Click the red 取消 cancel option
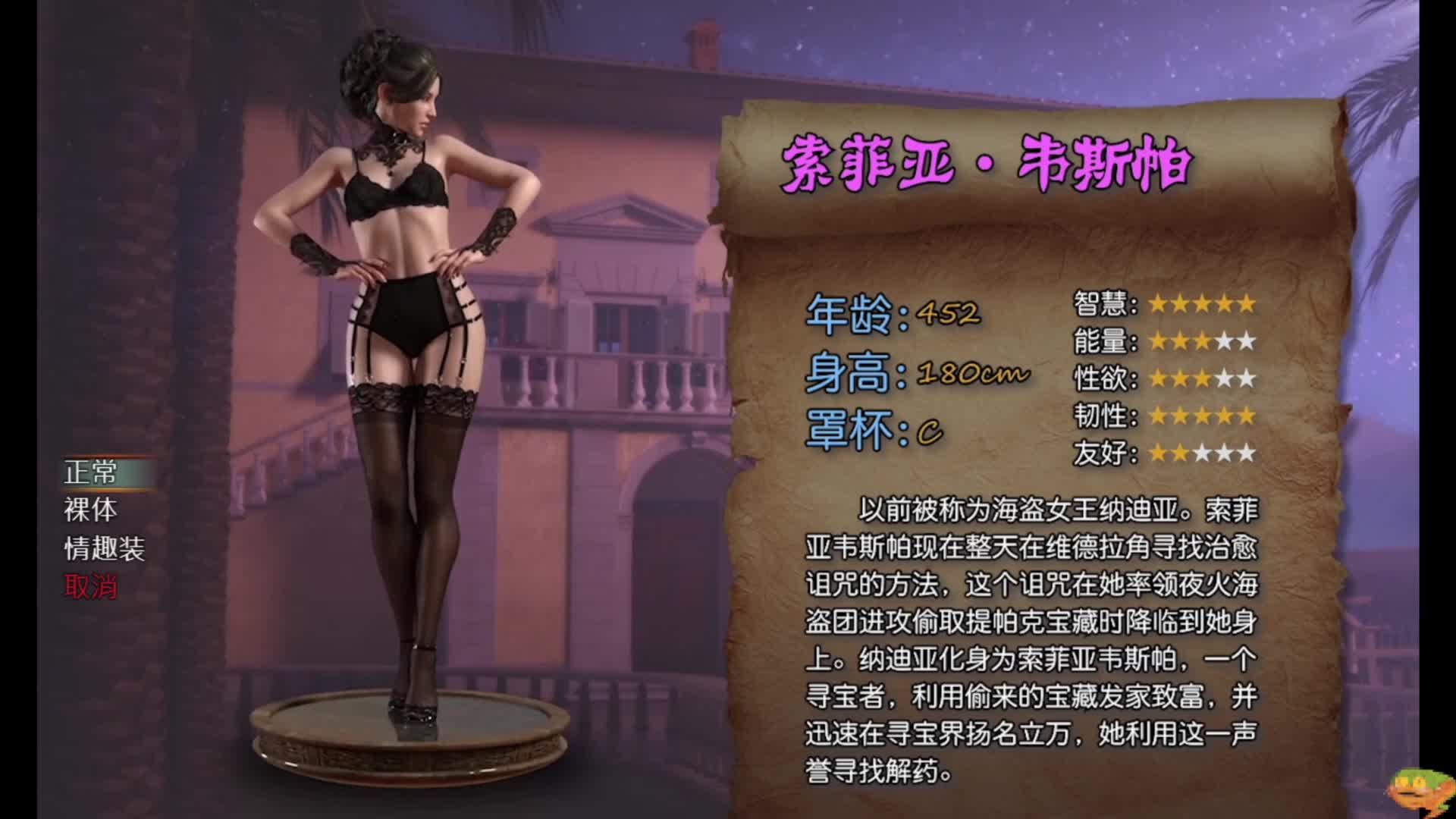 click(91, 586)
